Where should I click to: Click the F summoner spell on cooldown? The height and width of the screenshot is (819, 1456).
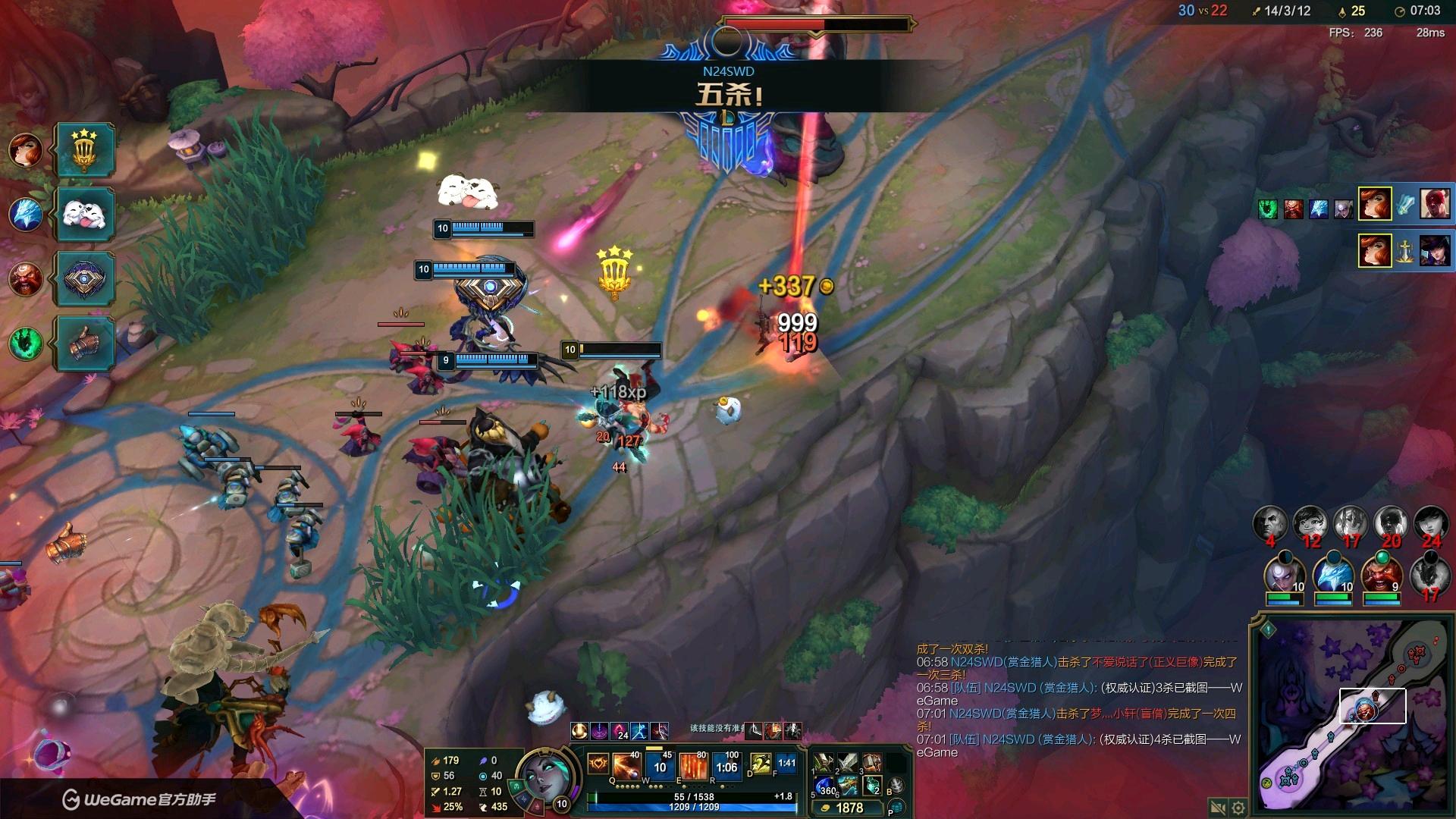click(x=786, y=764)
